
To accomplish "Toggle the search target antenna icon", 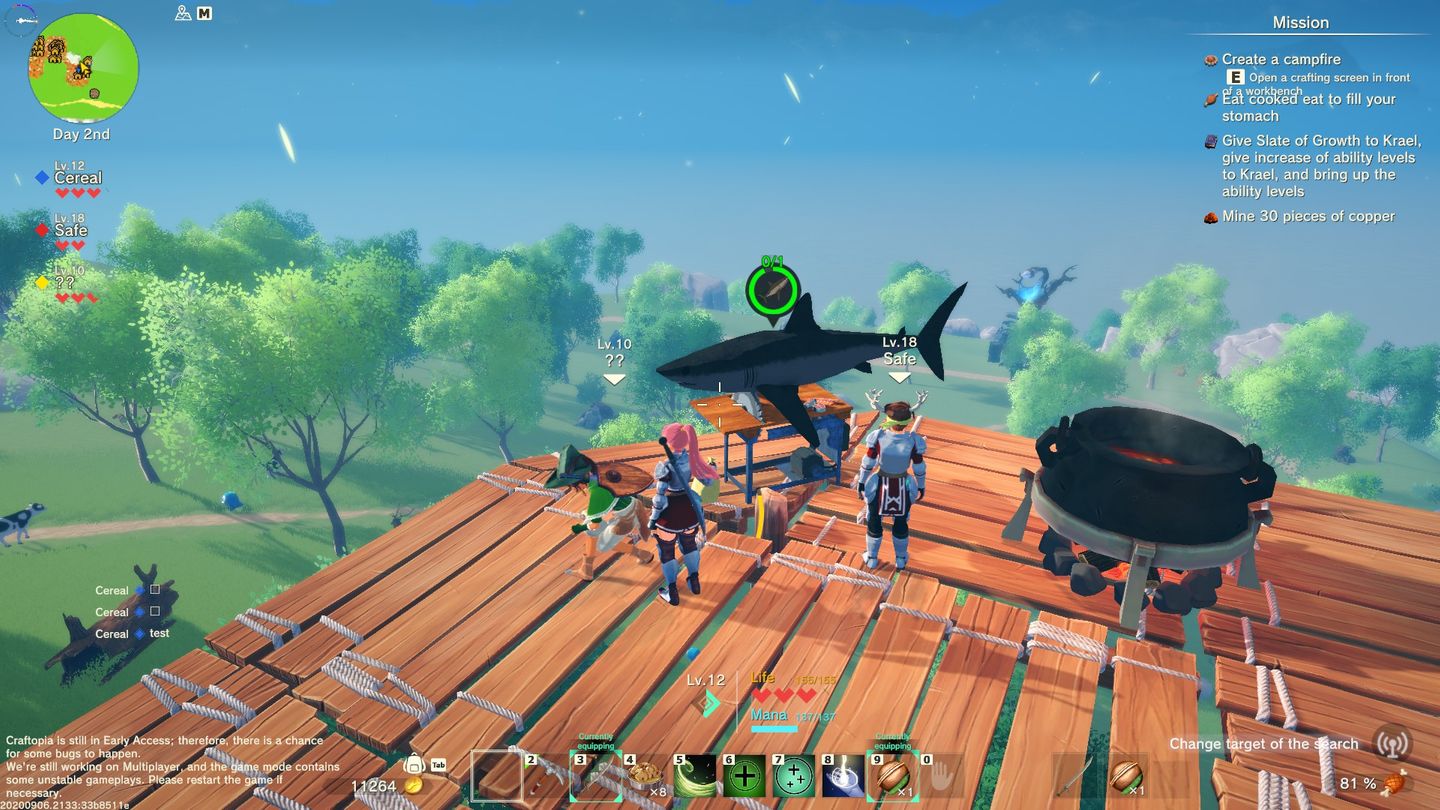I will (1392, 743).
